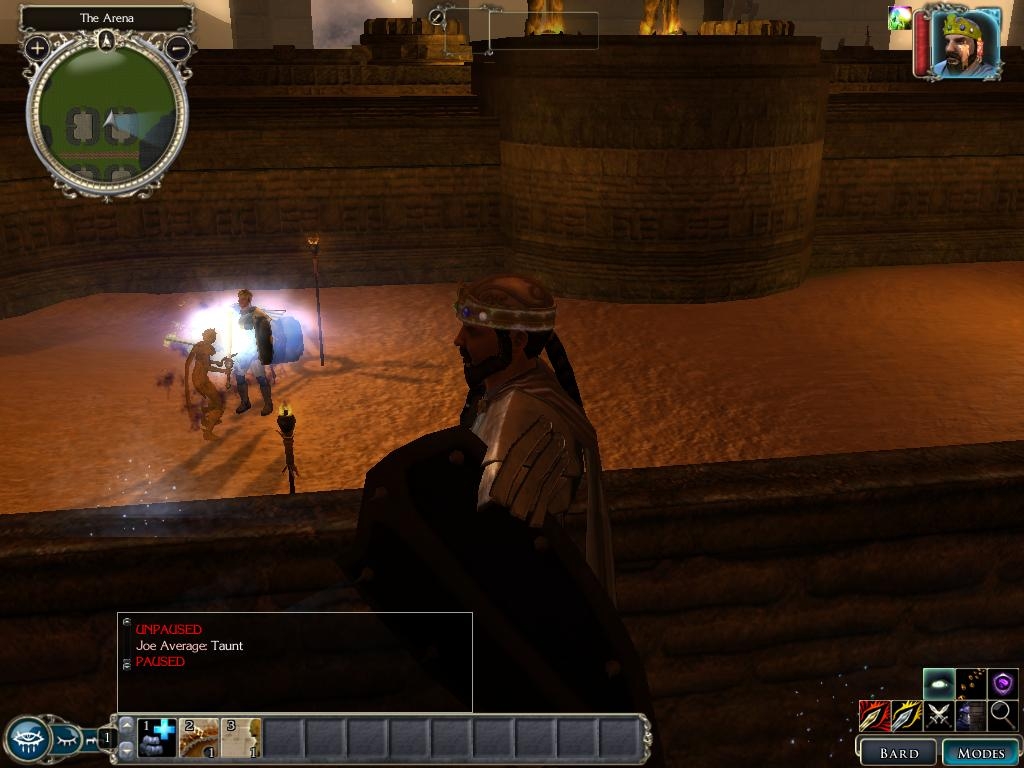Zoom in the minimap with the plus button
The width and height of the screenshot is (1024, 768).
pos(37,47)
